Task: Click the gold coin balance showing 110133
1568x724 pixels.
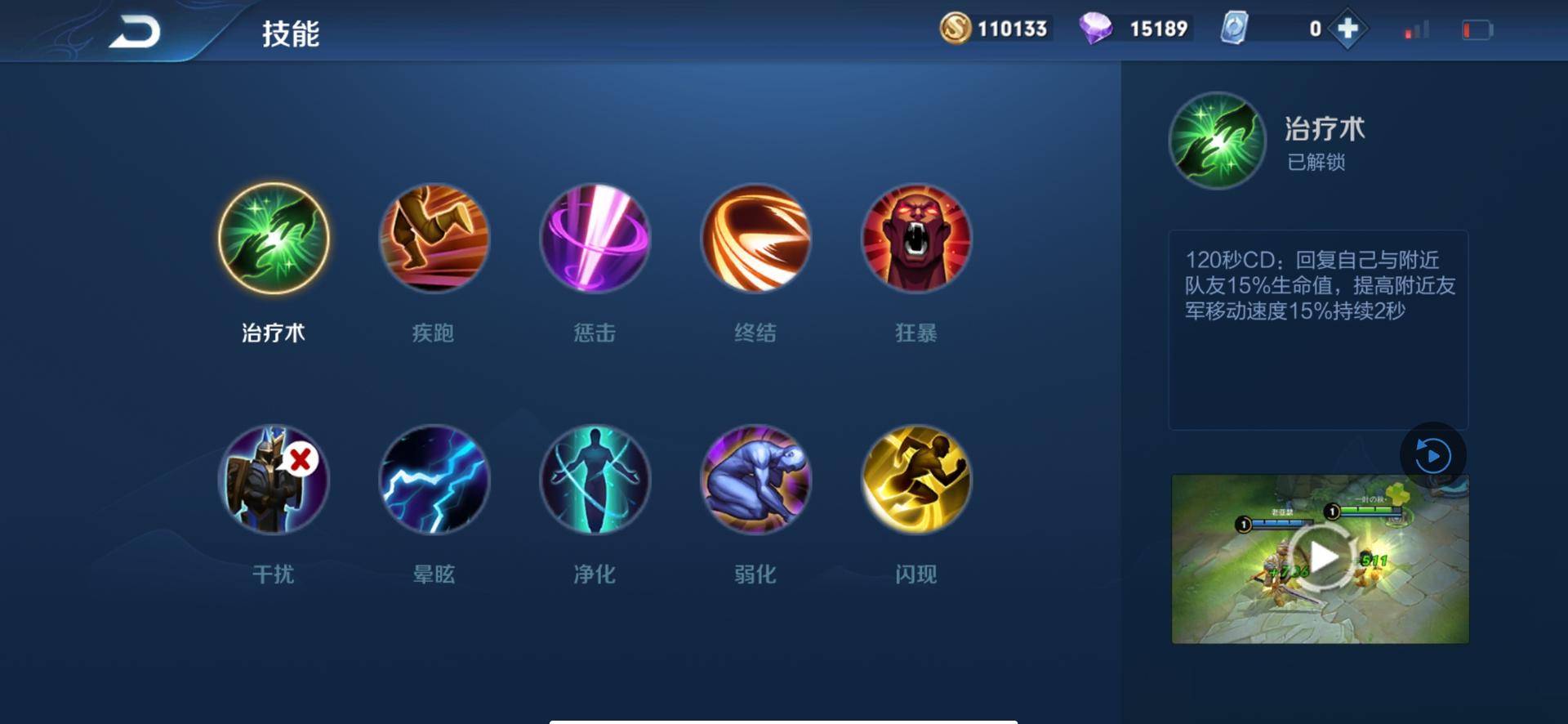Action: tap(995, 28)
